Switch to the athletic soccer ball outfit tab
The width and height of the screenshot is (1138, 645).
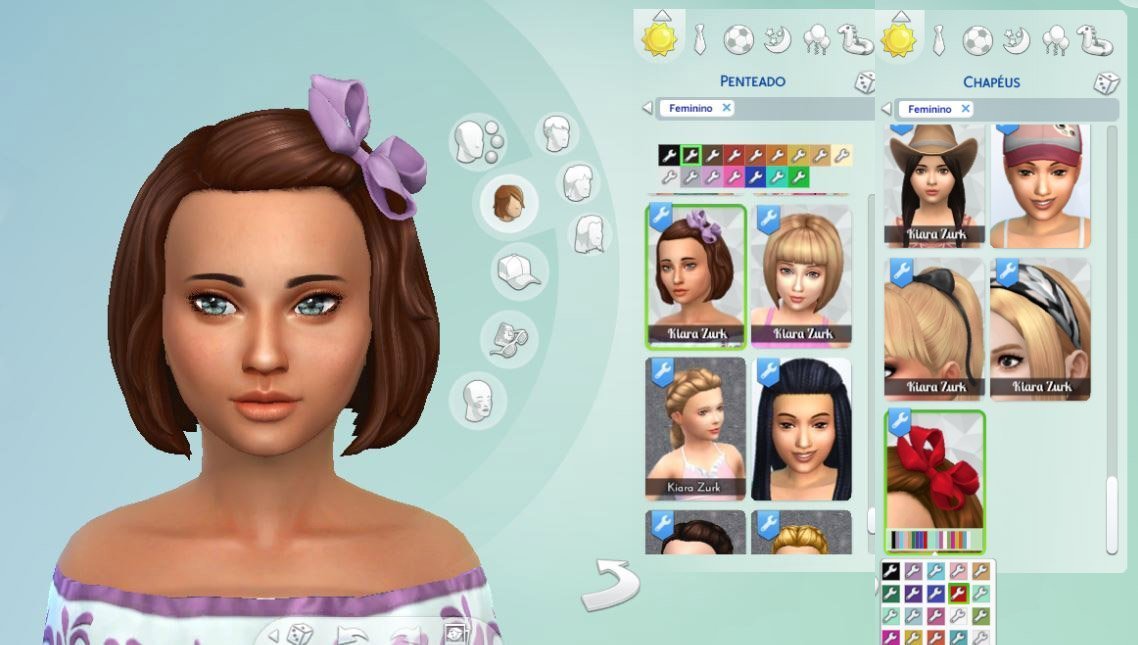click(x=738, y=40)
